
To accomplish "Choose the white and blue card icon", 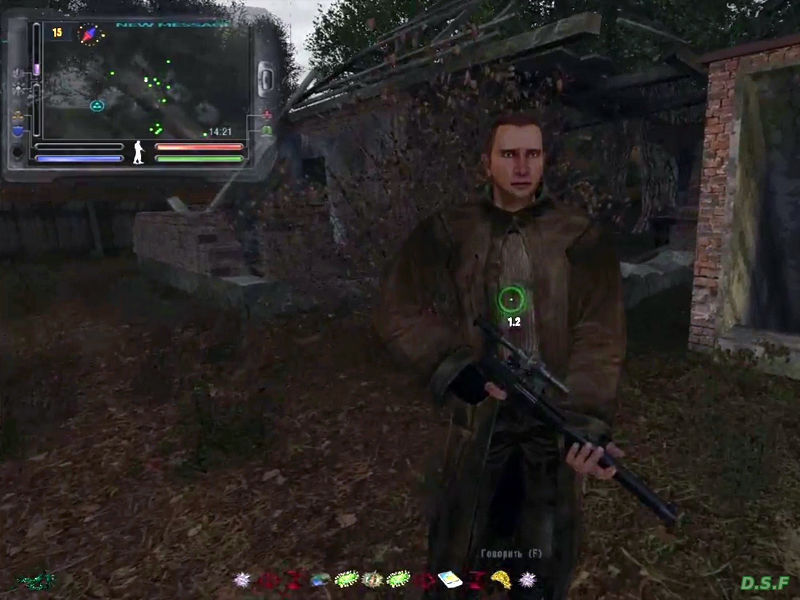I will click(451, 579).
